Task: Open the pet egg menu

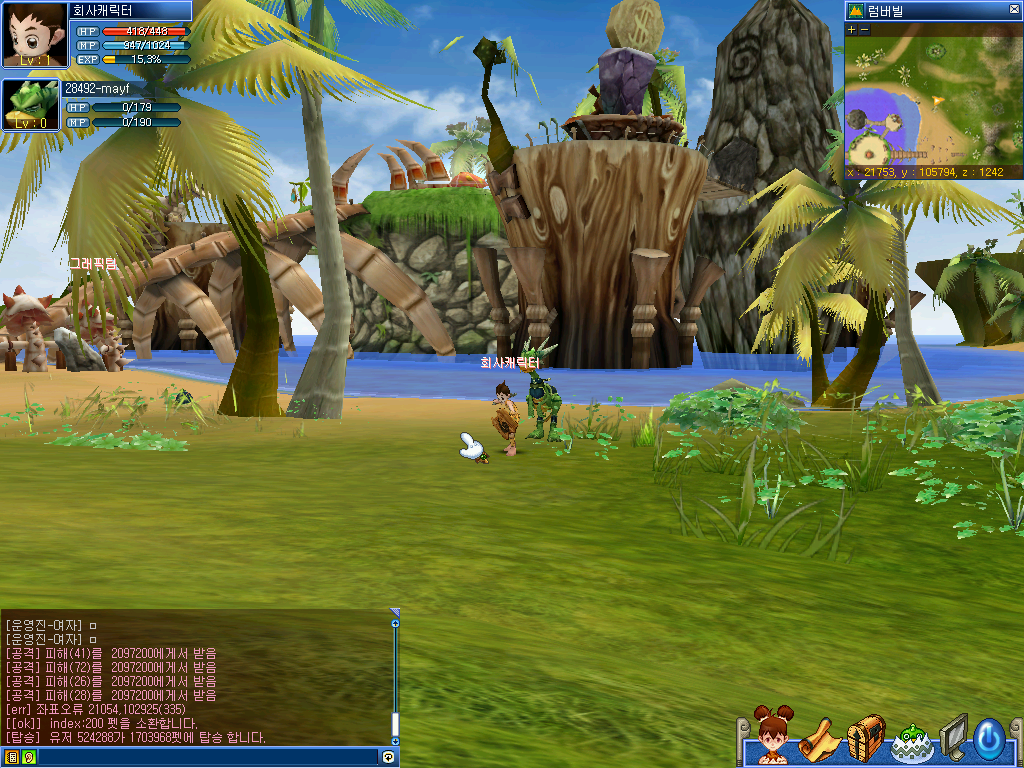Action: (x=910, y=741)
